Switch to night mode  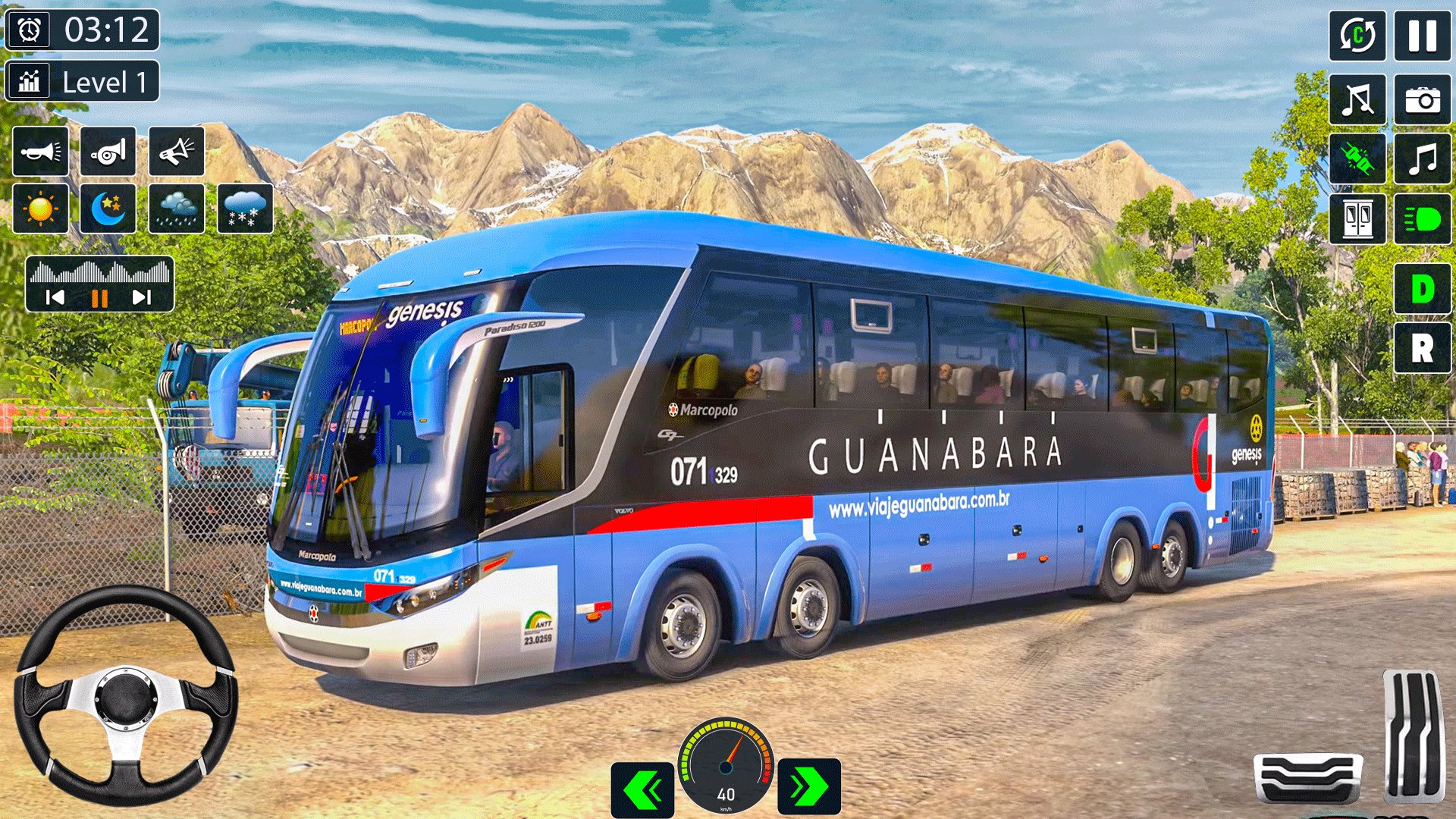point(108,209)
